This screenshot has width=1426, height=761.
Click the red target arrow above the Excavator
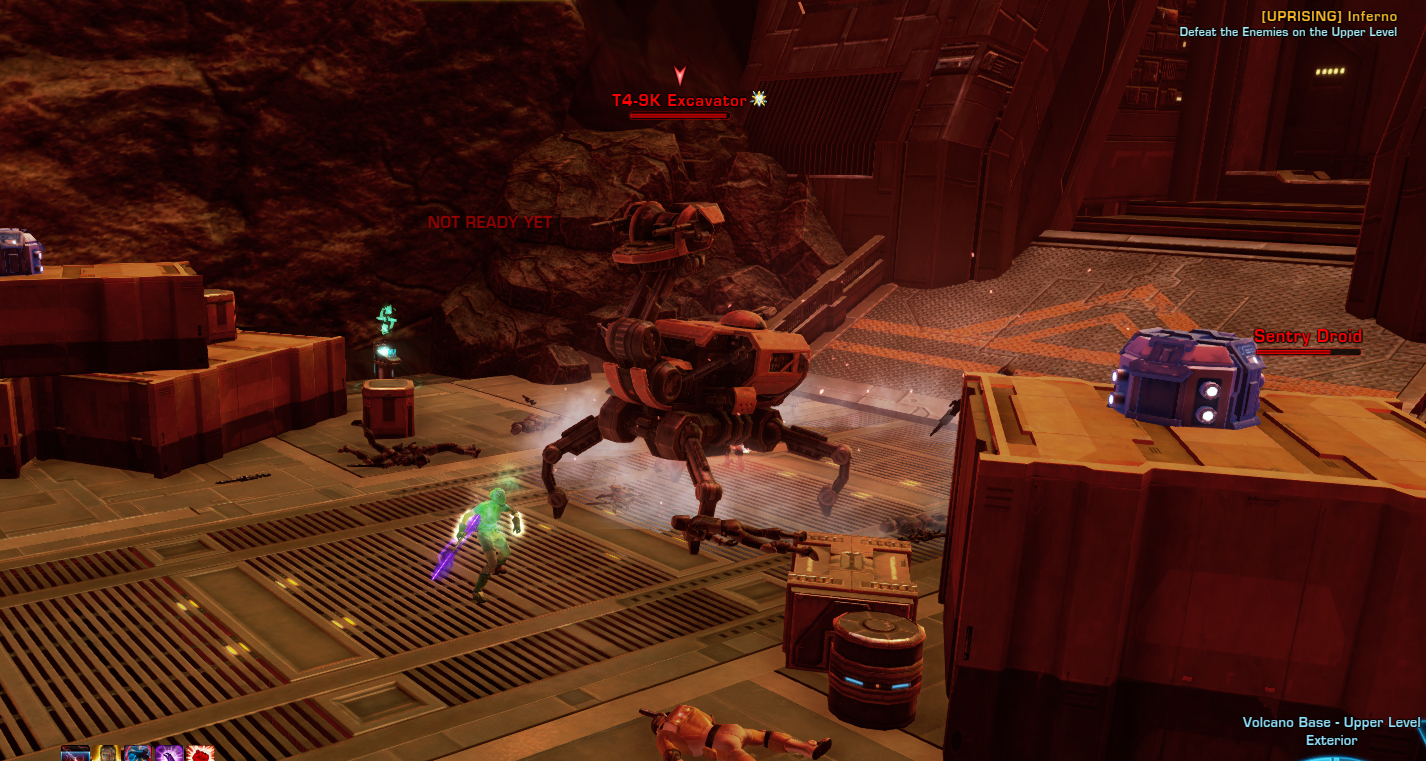681,75
